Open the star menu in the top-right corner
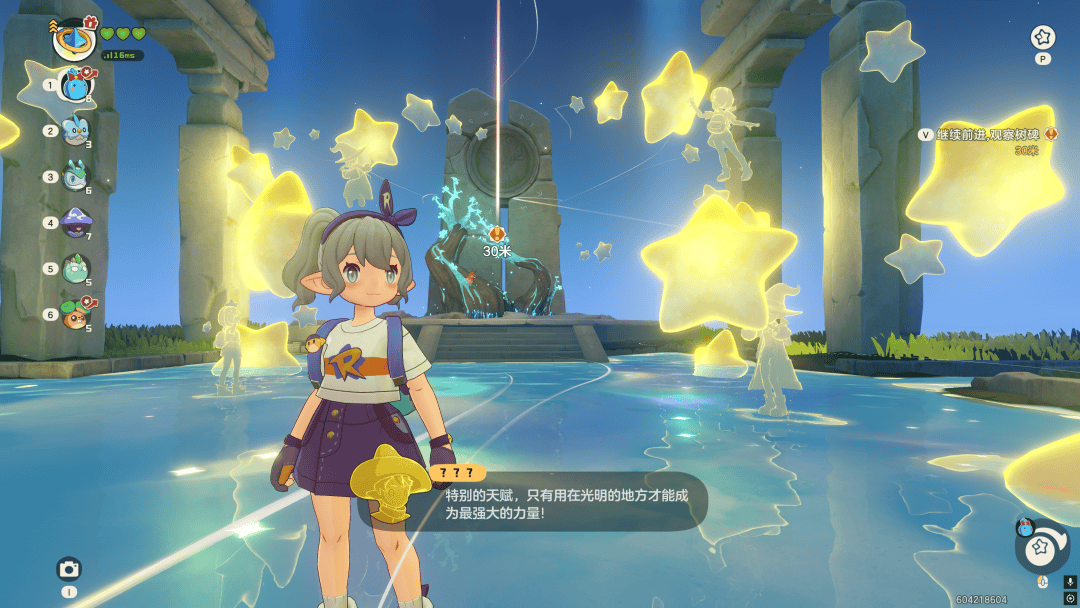Image resolution: width=1080 pixels, height=608 pixels. tap(1043, 38)
